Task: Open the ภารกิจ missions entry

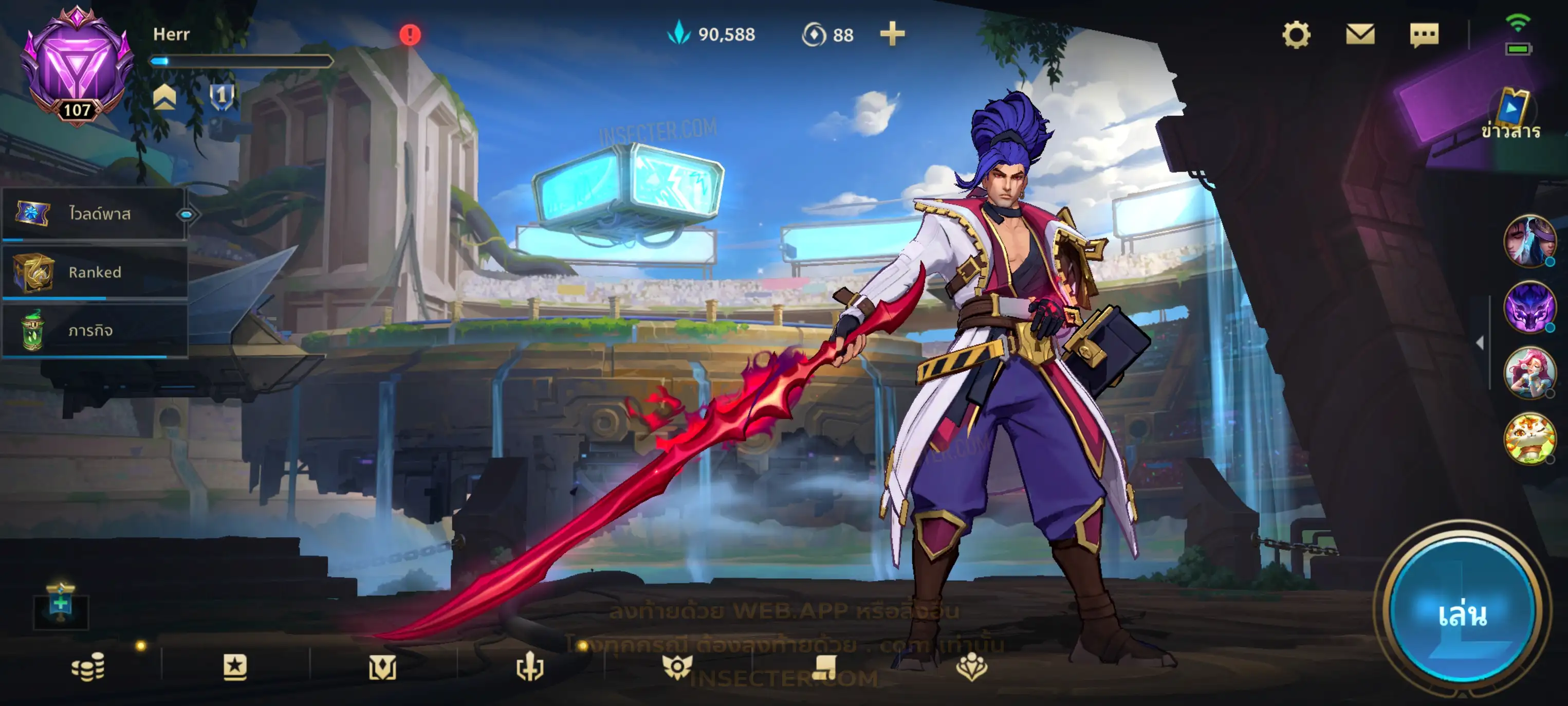Action: click(95, 331)
